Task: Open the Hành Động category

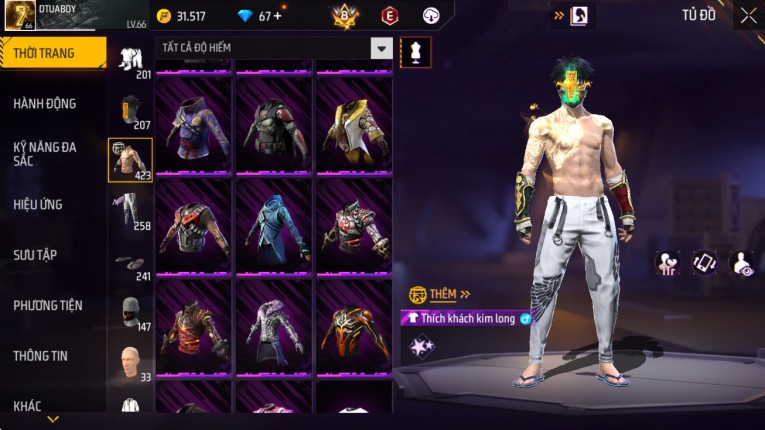Action: click(45, 103)
